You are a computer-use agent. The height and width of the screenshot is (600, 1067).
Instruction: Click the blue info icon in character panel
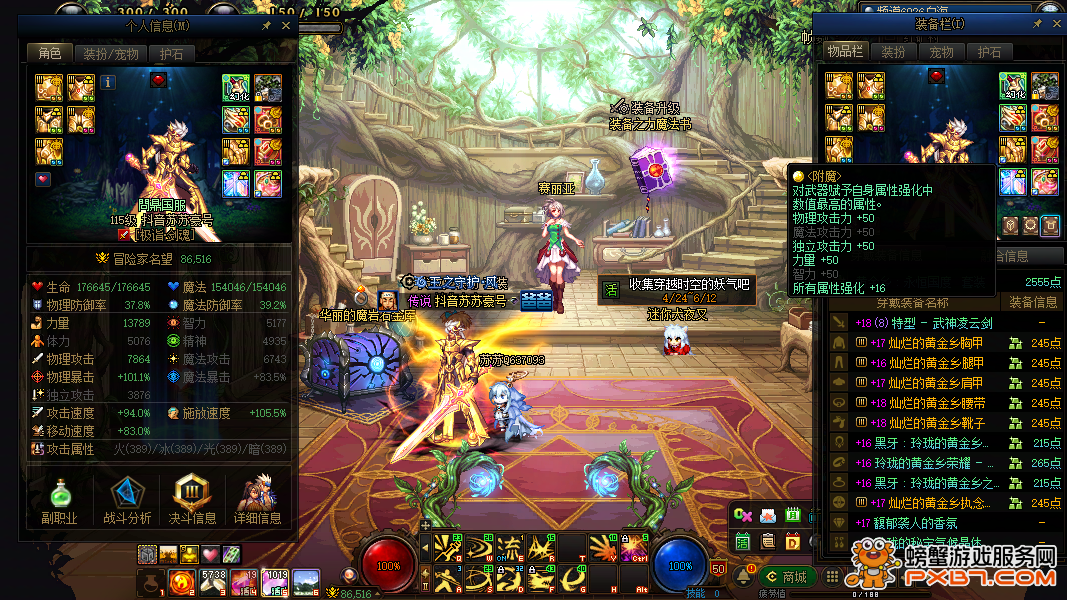[x=108, y=83]
